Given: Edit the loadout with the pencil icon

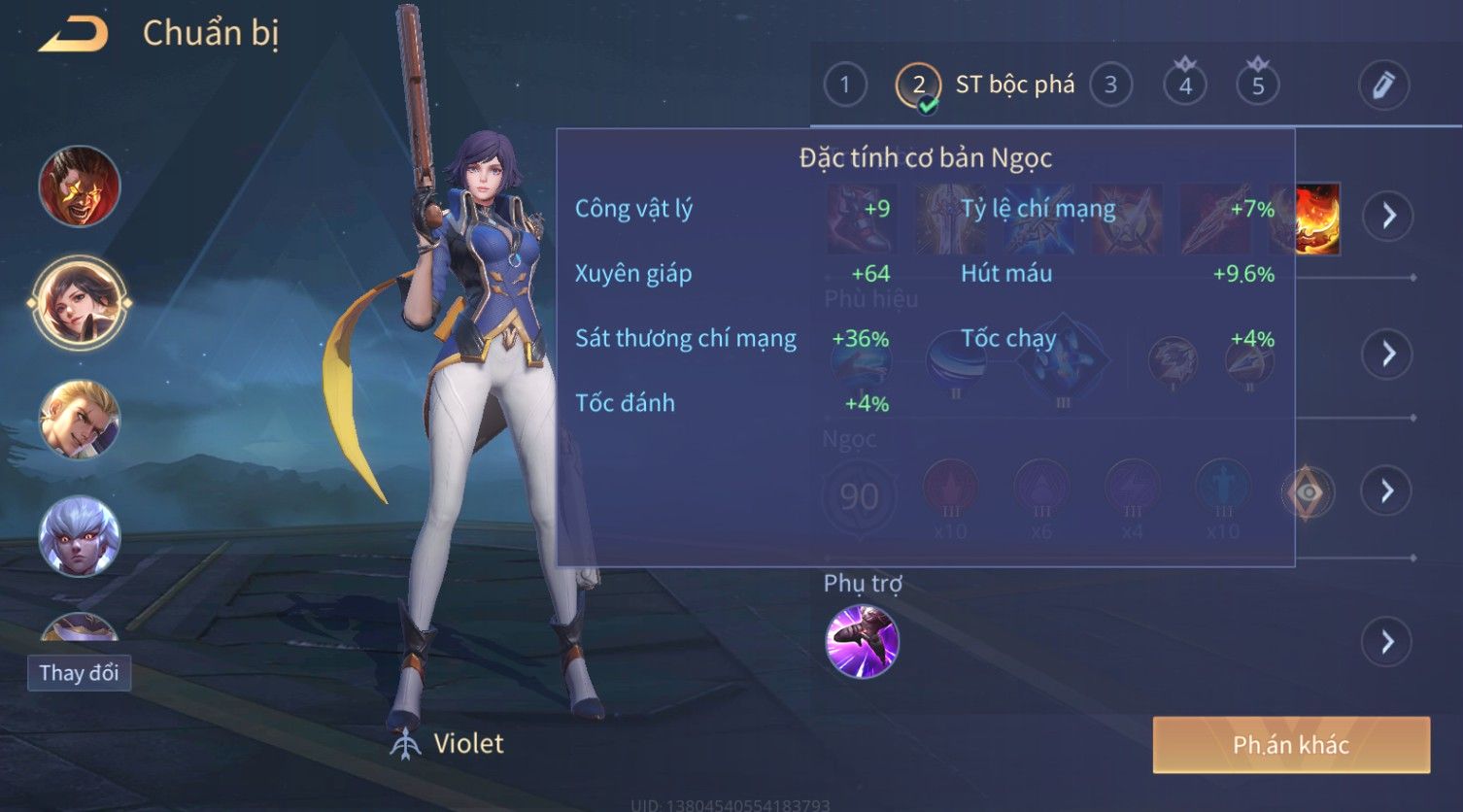Looking at the screenshot, I should [1383, 85].
